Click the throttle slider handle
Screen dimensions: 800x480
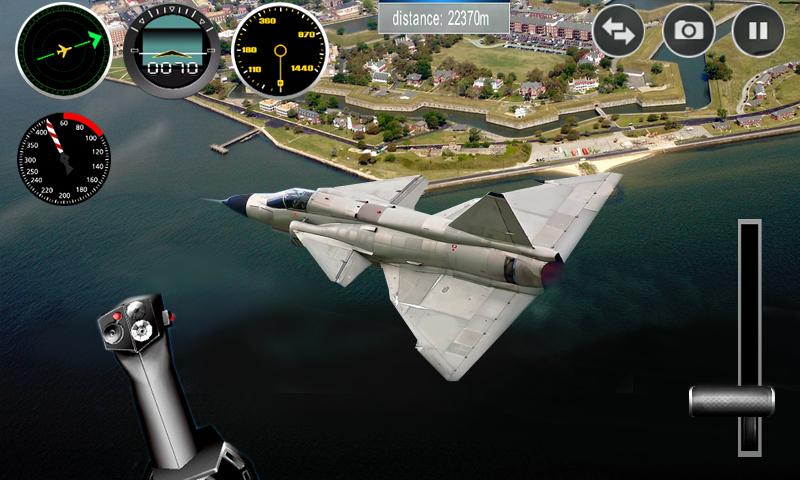(732, 401)
